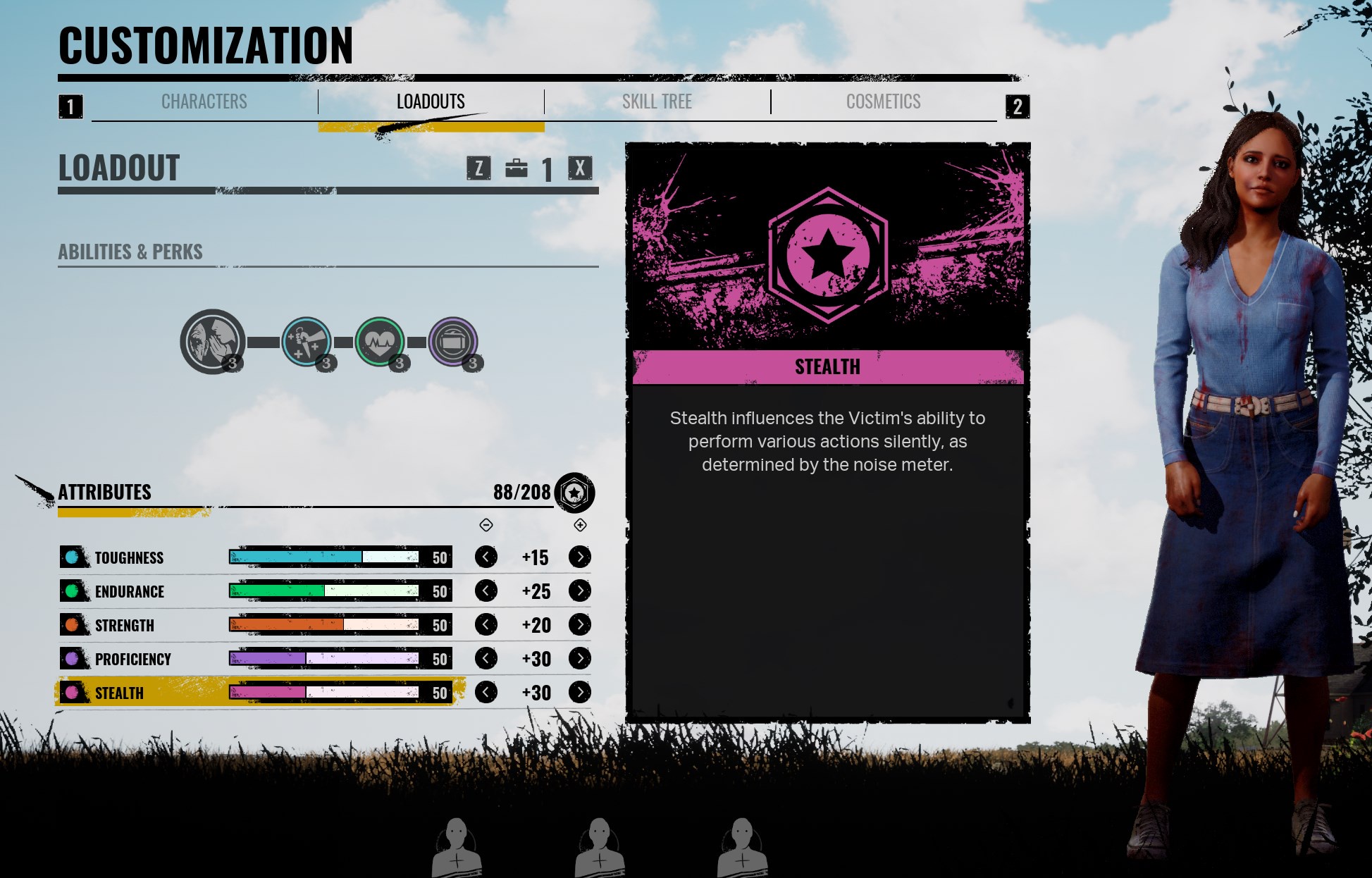Viewport: 1372px width, 878px height.
Task: Reduce the Endurance attribute
Action: (x=486, y=591)
